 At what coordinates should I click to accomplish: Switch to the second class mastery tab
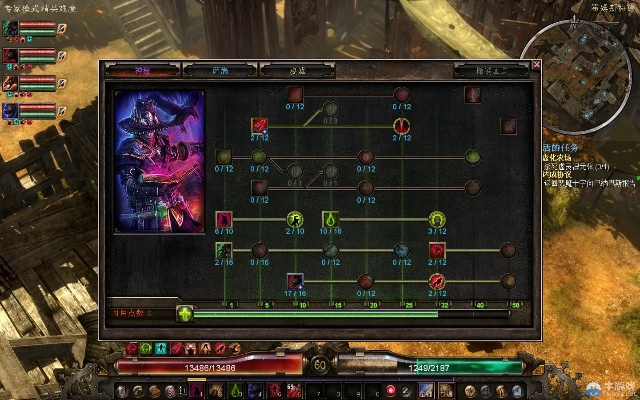tap(220, 70)
